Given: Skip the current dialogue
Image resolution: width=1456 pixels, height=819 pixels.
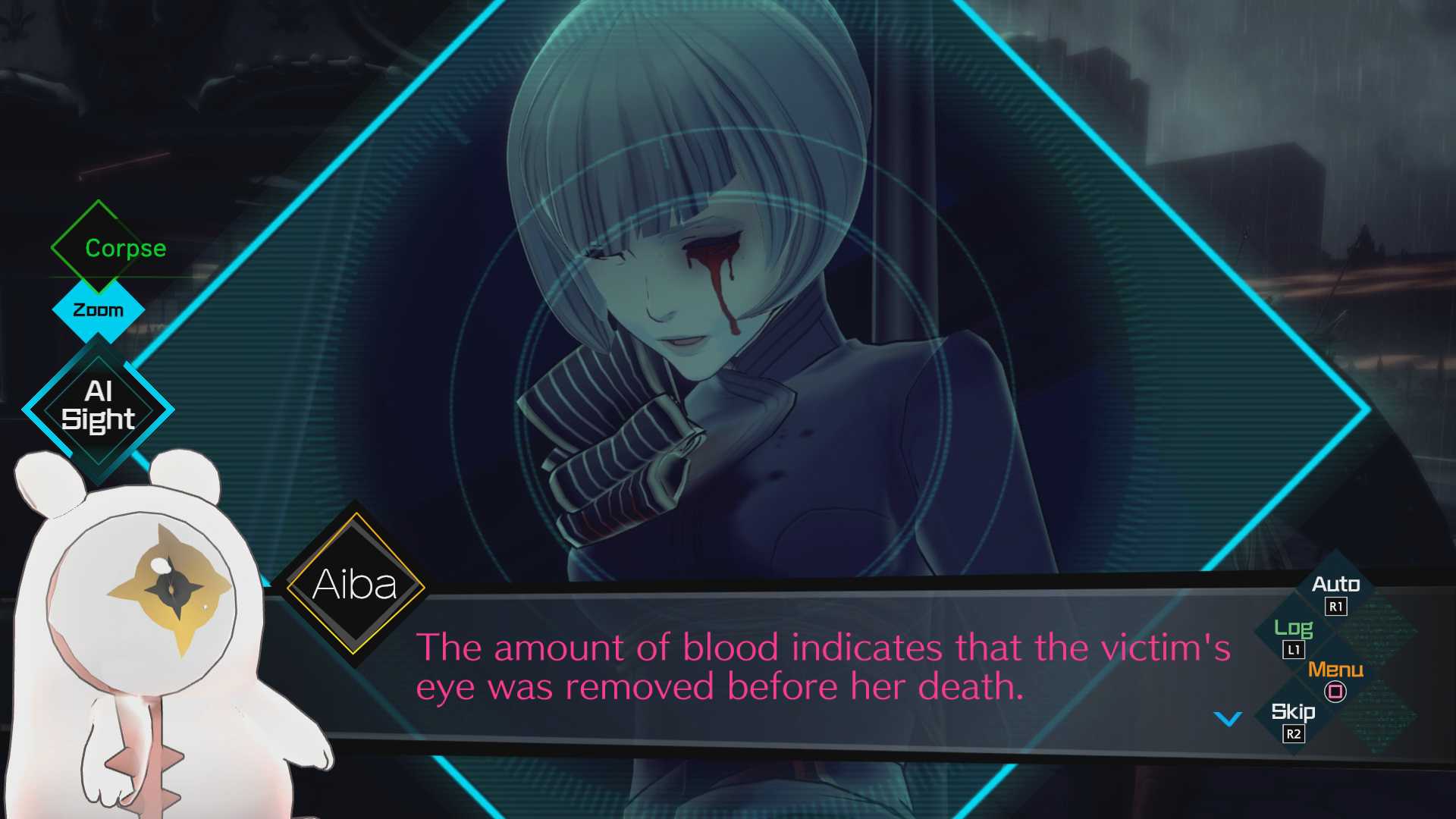Looking at the screenshot, I should (x=1293, y=714).
